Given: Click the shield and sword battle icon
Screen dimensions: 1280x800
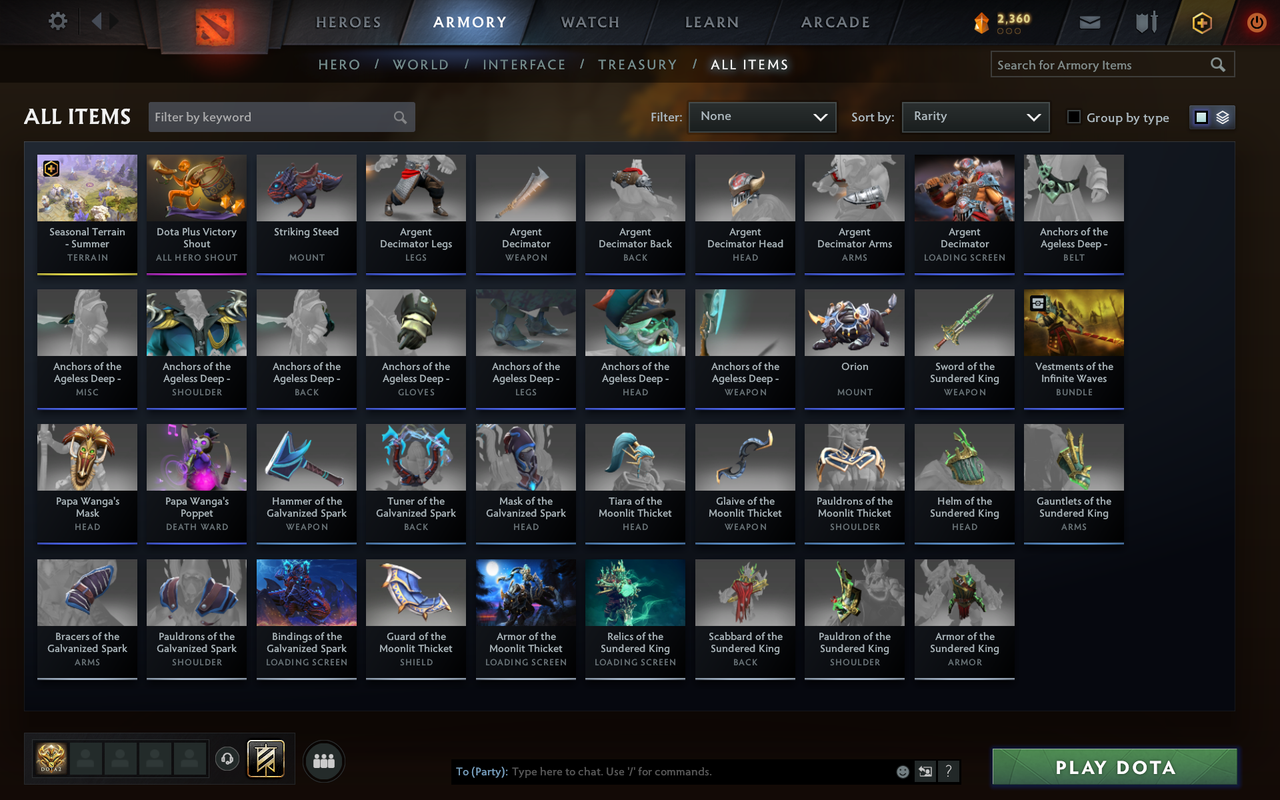Looking at the screenshot, I should click(x=1143, y=21).
